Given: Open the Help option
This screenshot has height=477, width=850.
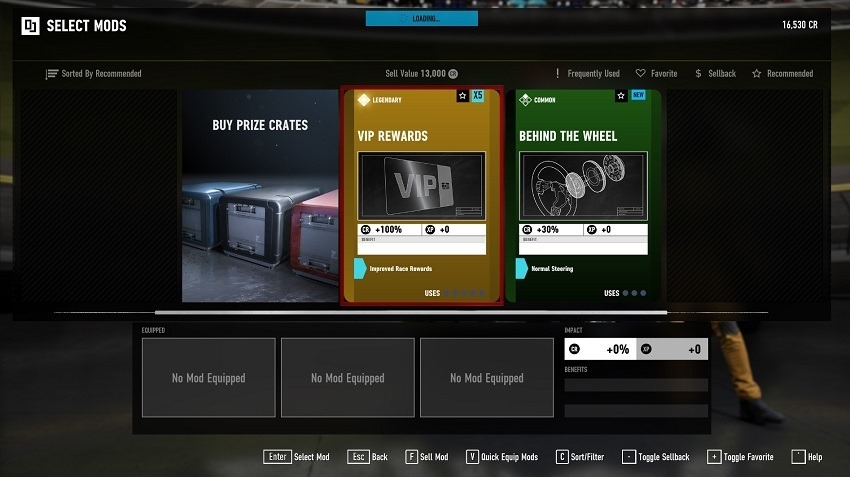Looking at the screenshot, I should 806,457.
